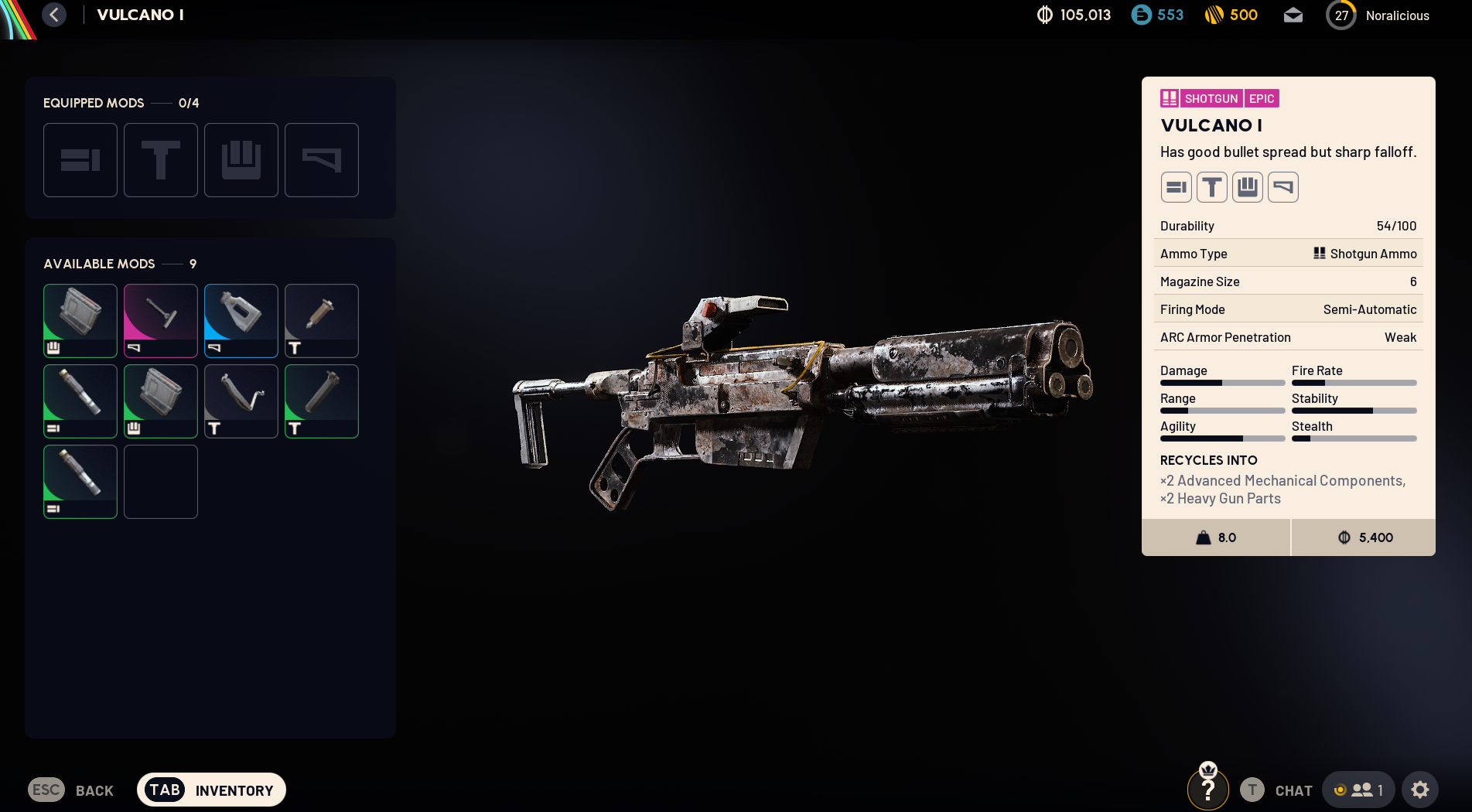Select the empty magazine equipped mod slot
Screen dimensions: 1472x812
[x=241, y=160]
